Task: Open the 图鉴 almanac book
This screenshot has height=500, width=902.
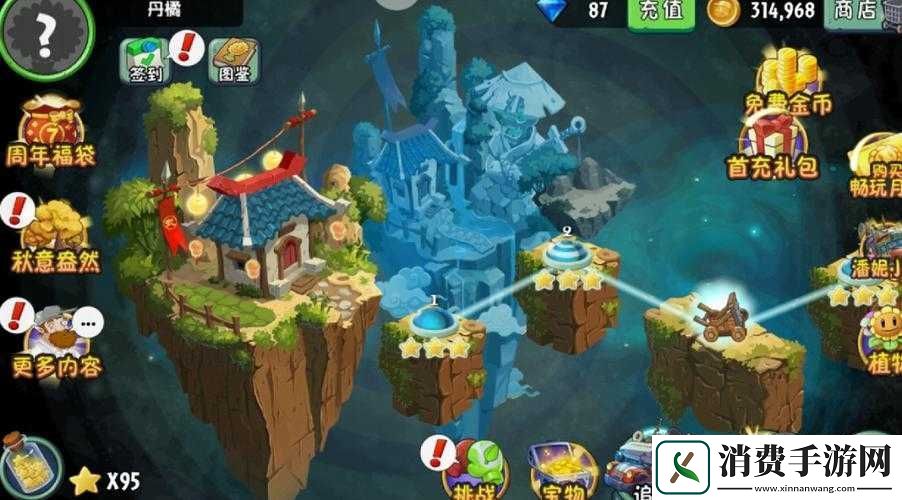Action: [233, 59]
